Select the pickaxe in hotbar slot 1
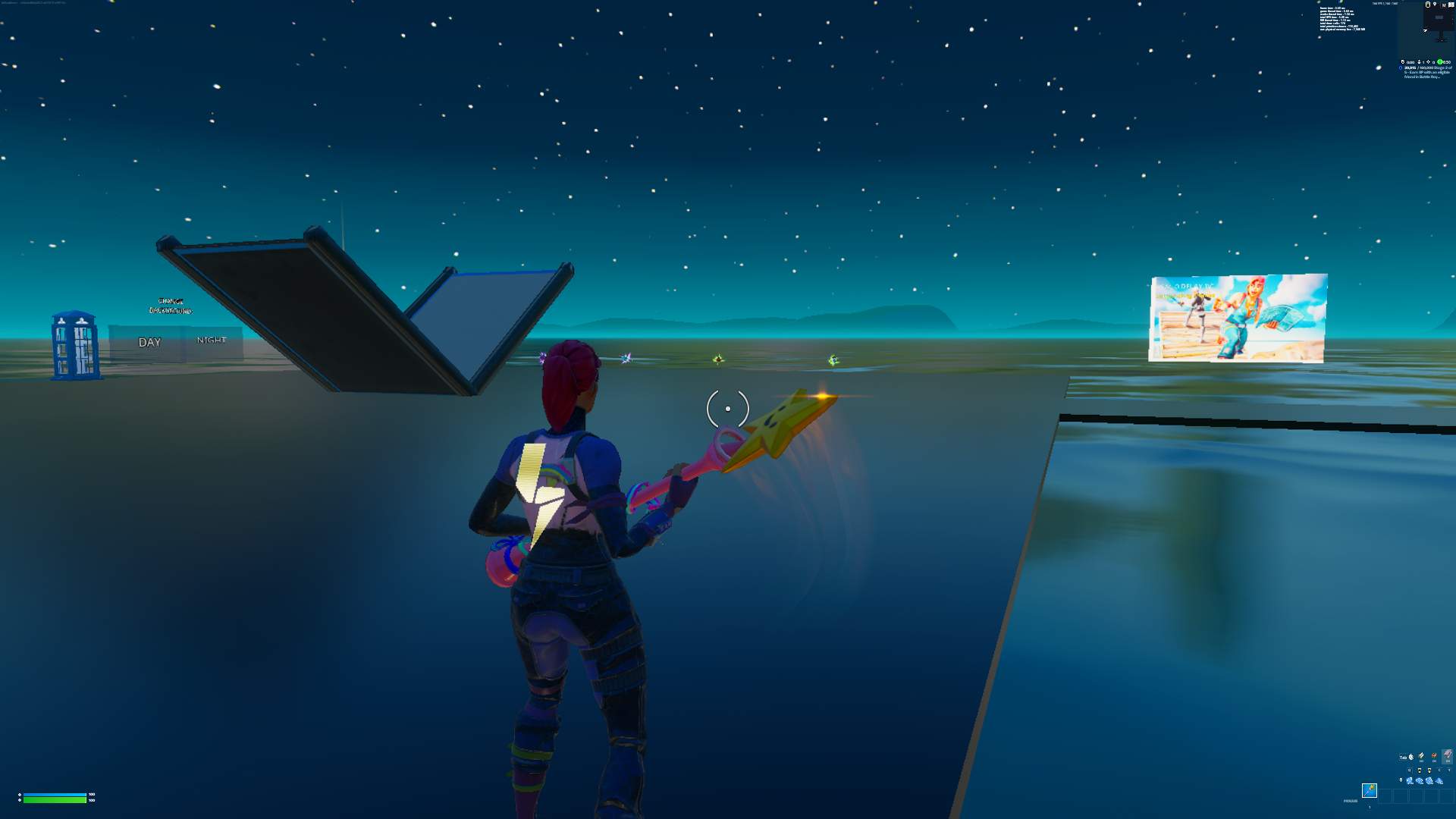Screen dimensions: 1456x819 pyautogui.click(x=1369, y=792)
